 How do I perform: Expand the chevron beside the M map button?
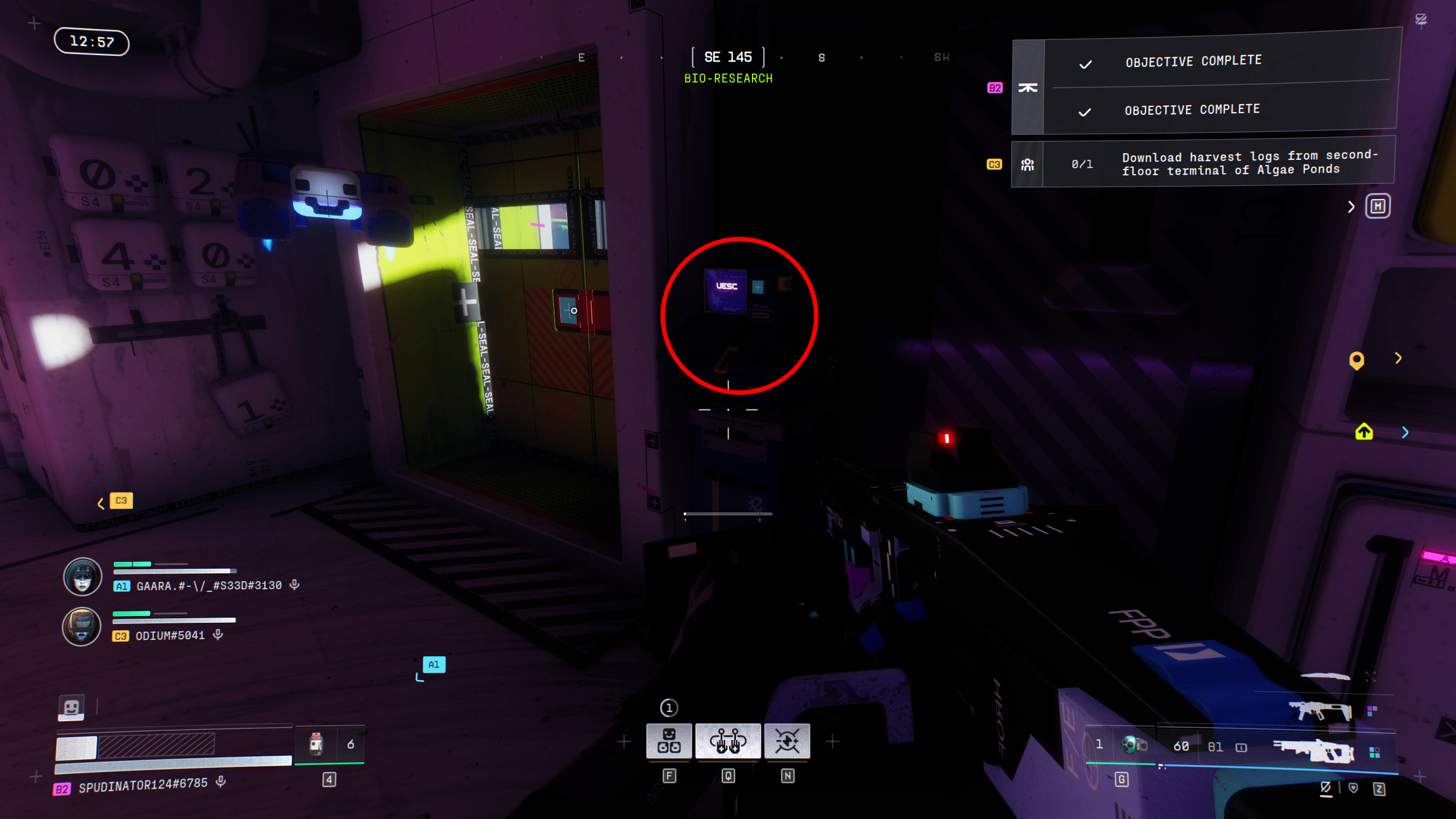click(1351, 207)
